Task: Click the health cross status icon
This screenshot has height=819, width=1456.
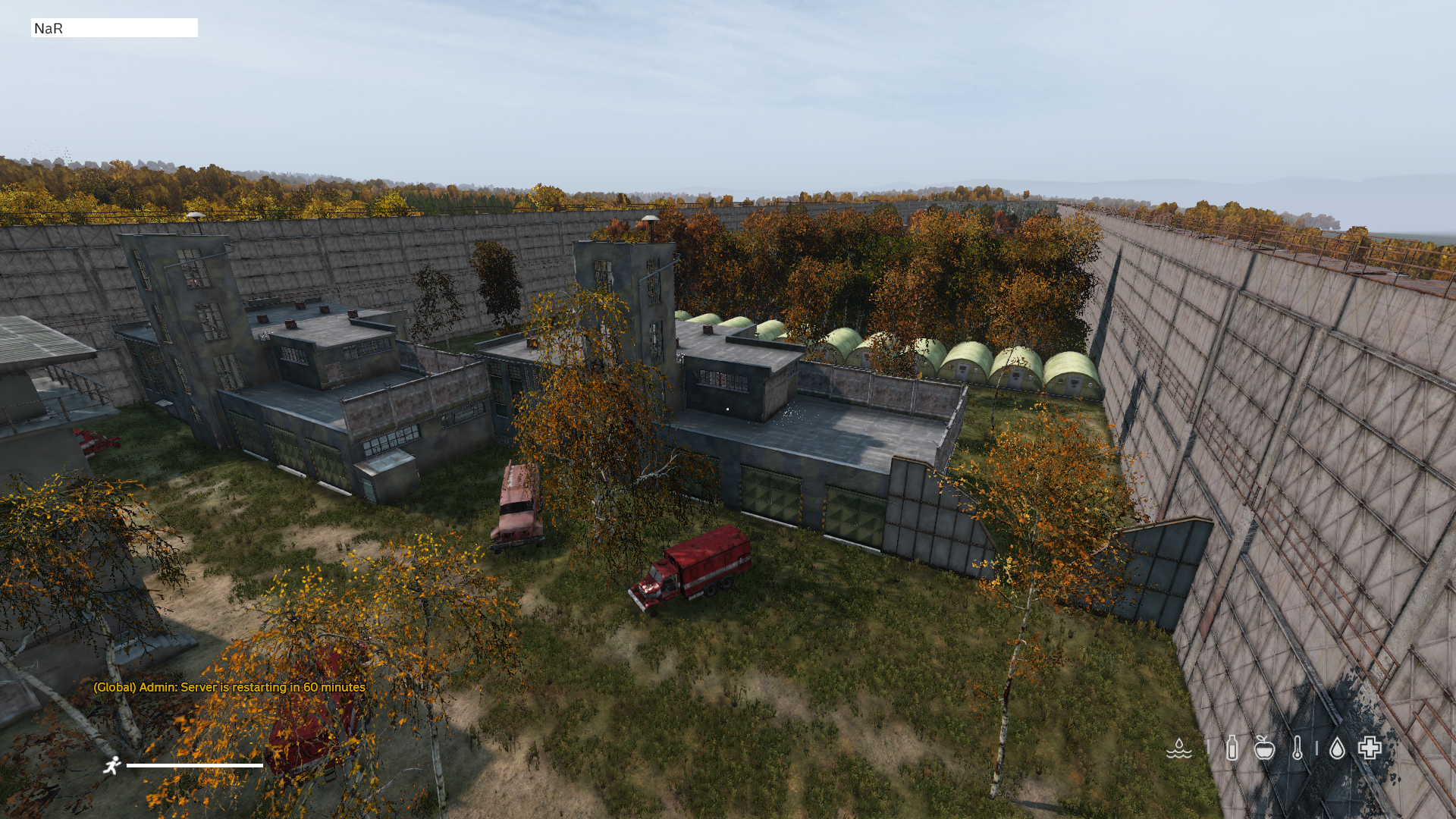Action: [x=1370, y=748]
